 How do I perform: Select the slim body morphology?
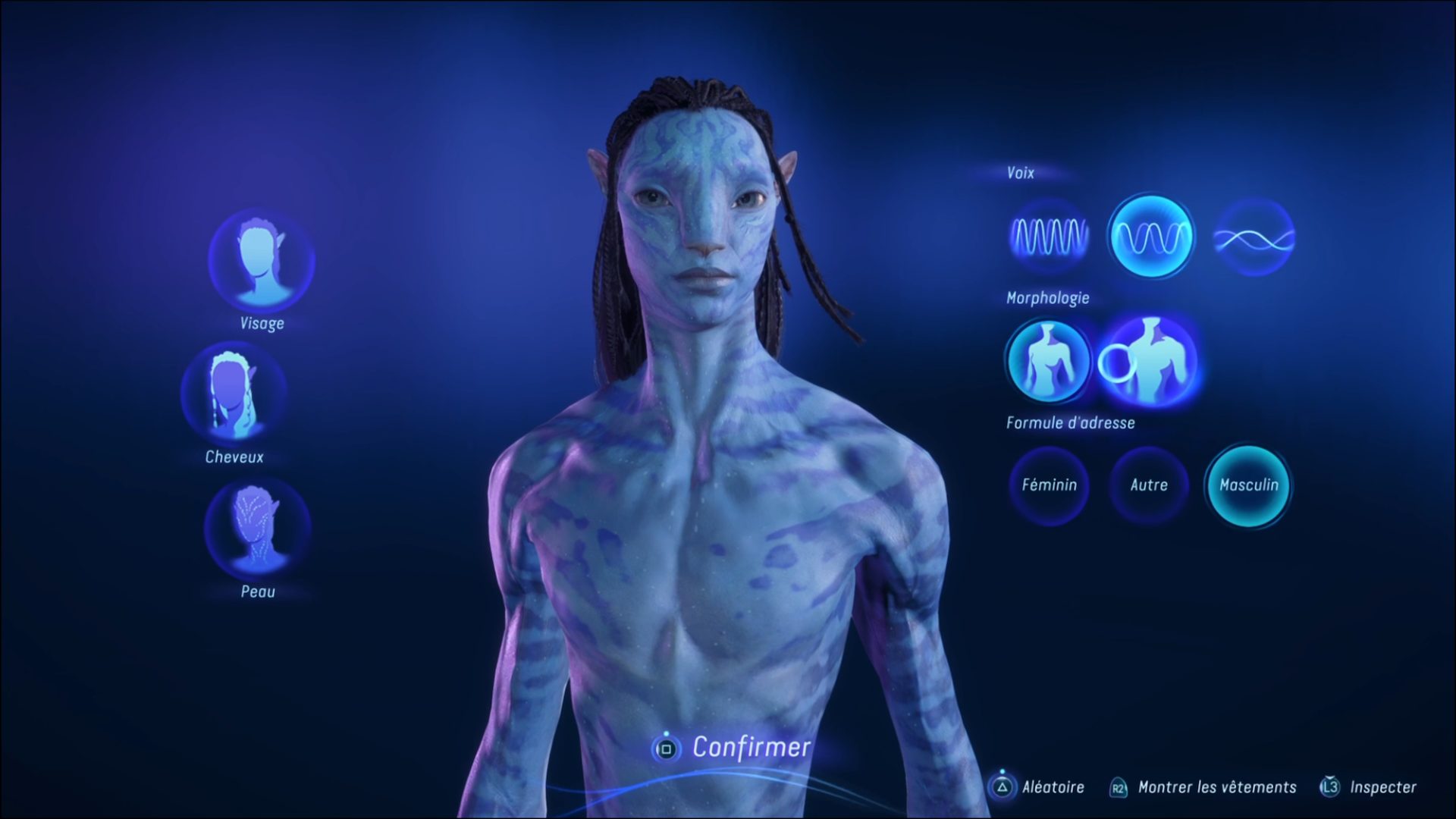point(1049,361)
